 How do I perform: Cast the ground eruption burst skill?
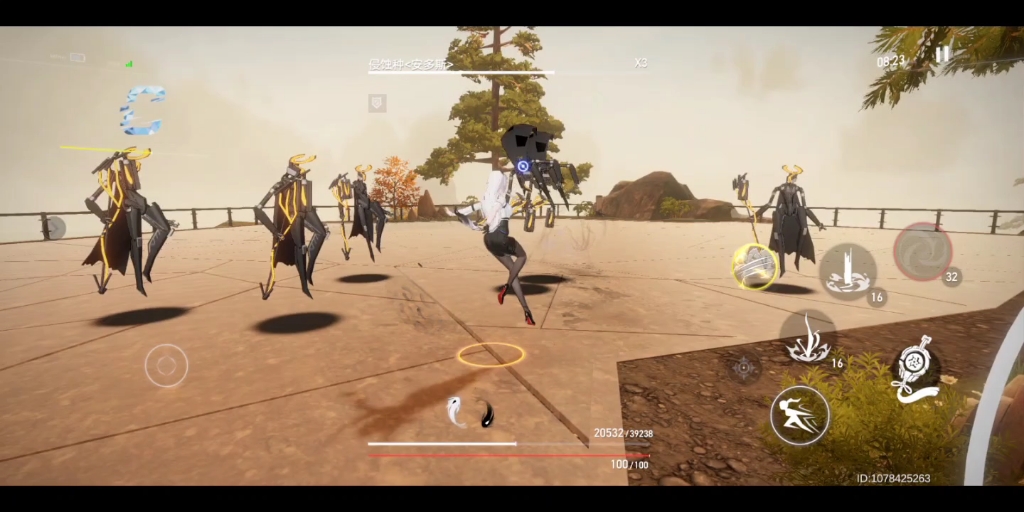(807, 338)
